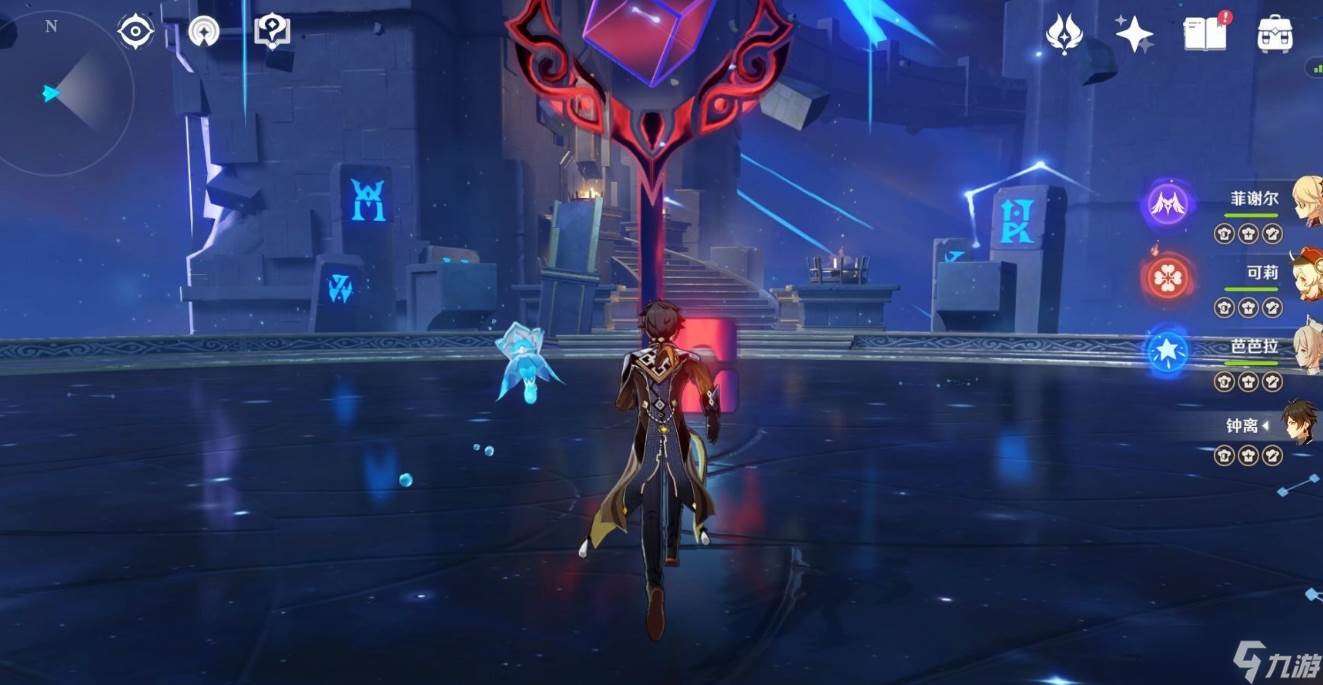Screen dimensions: 1323x685
Task: Trigger 可莉's red clover burst icon
Action: pyautogui.click(x=1166, y=277)
